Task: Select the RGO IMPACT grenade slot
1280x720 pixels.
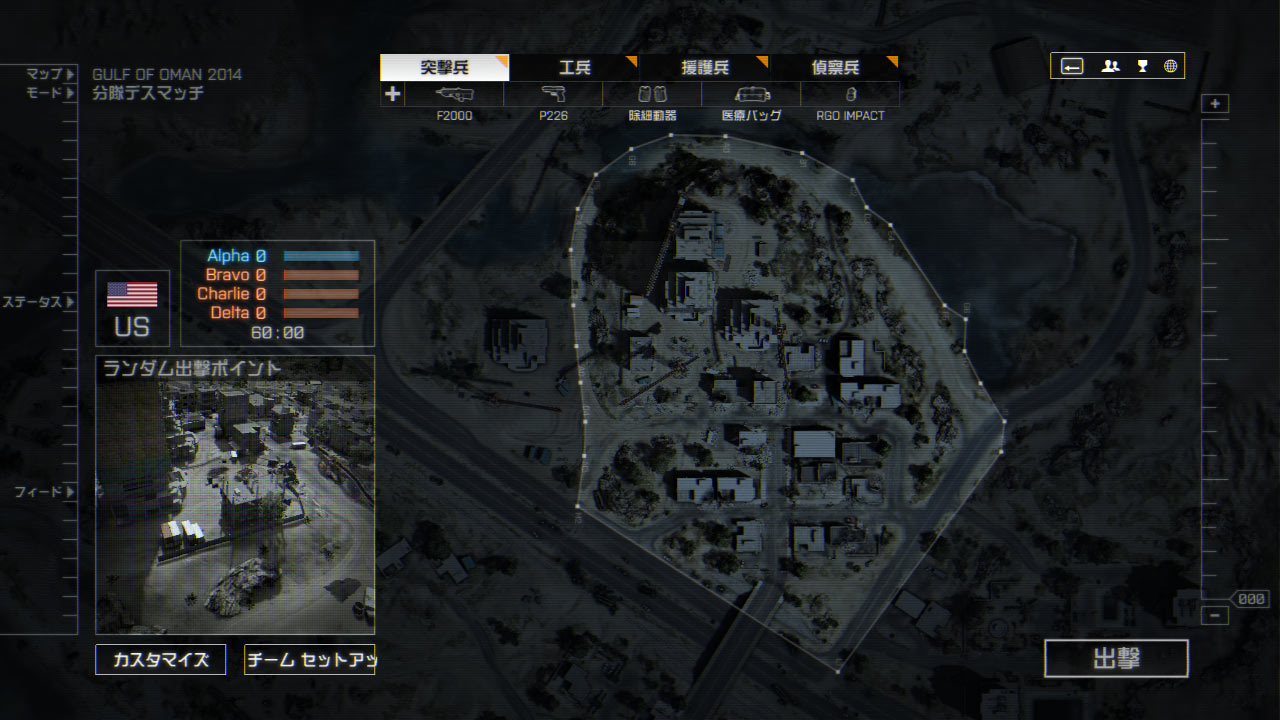Action: [x=850, y=95]
